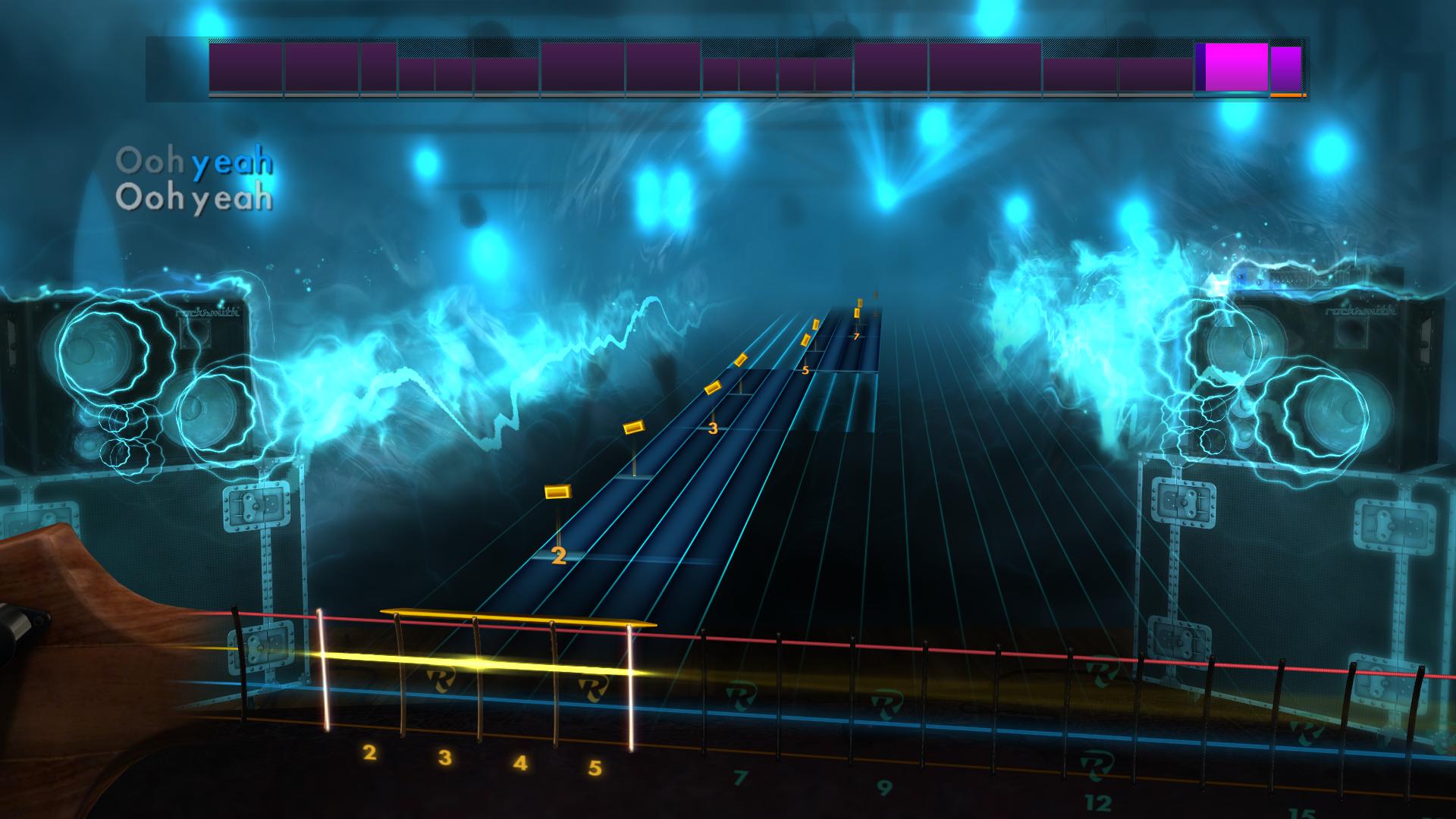This screenshot has width=1456, height=819.
Task: Click the yellow note on fret 2
Action: tap(556, 493)
